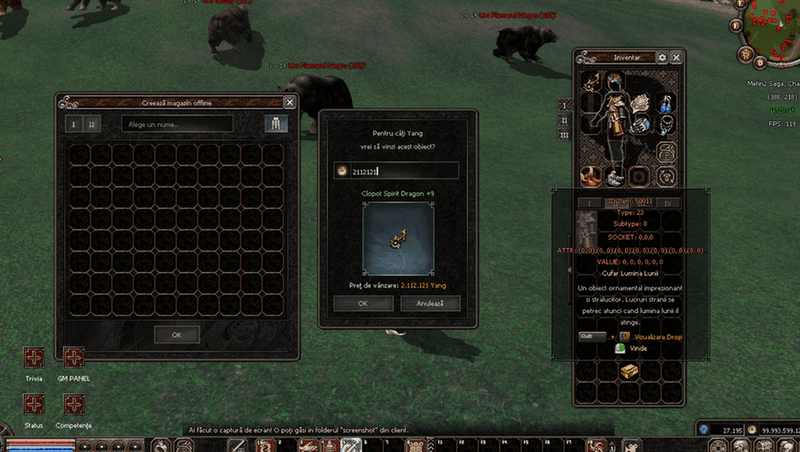Click the shop stall icon beside the name field

click(x=271, y=124)
